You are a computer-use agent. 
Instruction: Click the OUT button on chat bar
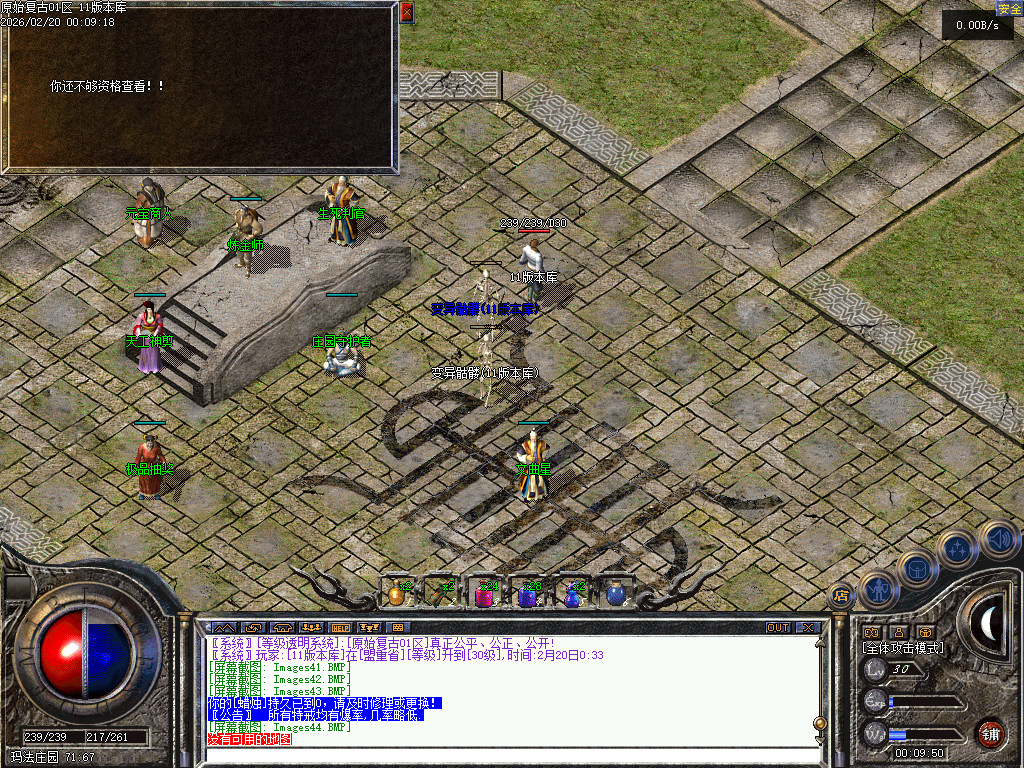click(x=778, y=628)
